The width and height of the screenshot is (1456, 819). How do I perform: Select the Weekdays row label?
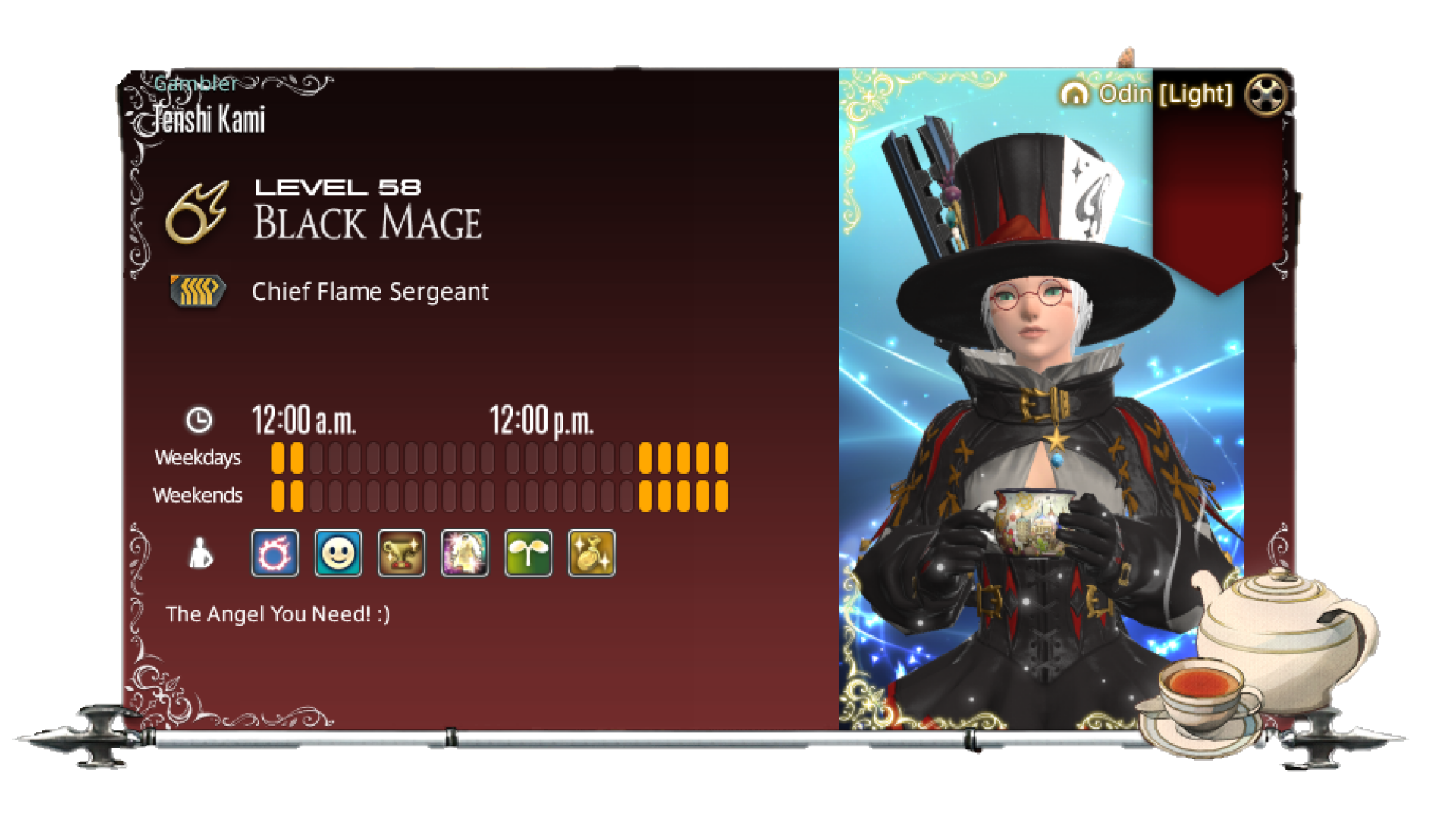point(198,457)
